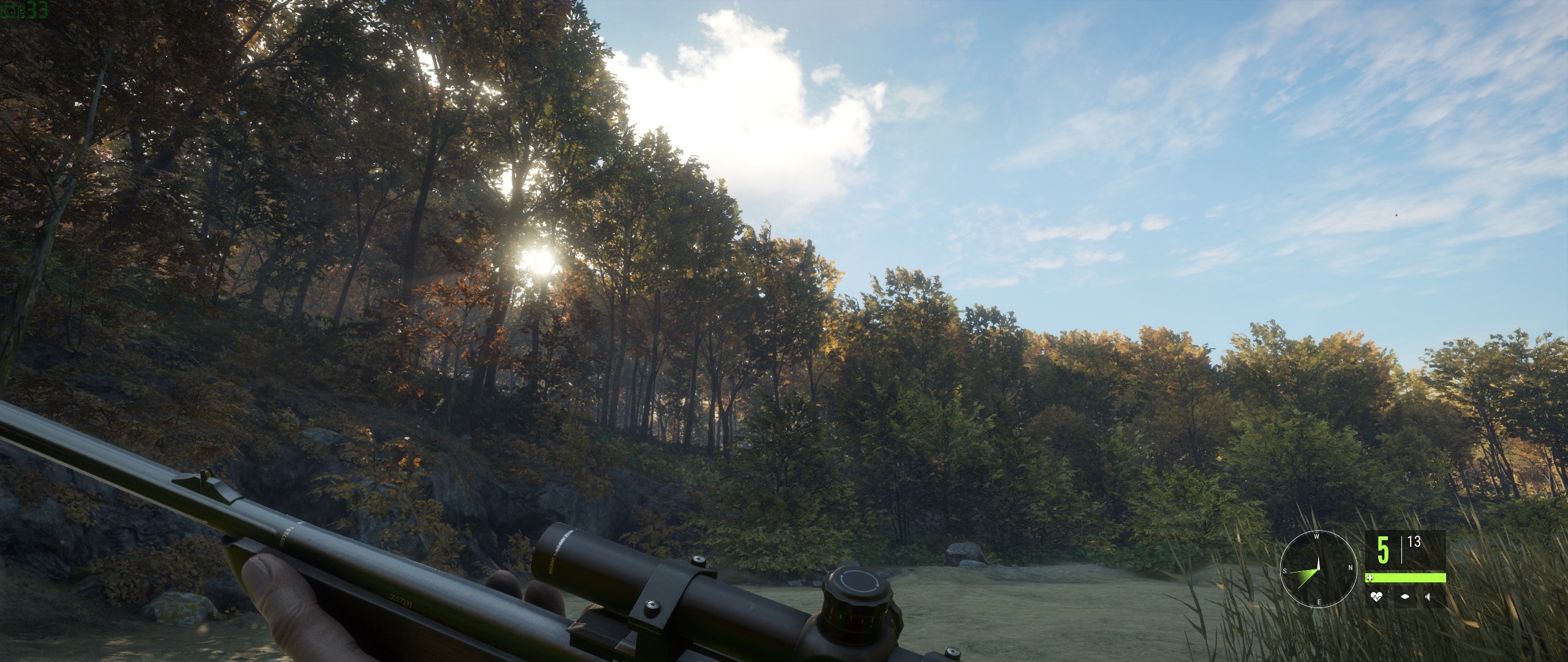Screen dimensions: 1568x662
Task: Select the heart rate indicator icon
Action: pyautogui.click(x=1377, y=598)
